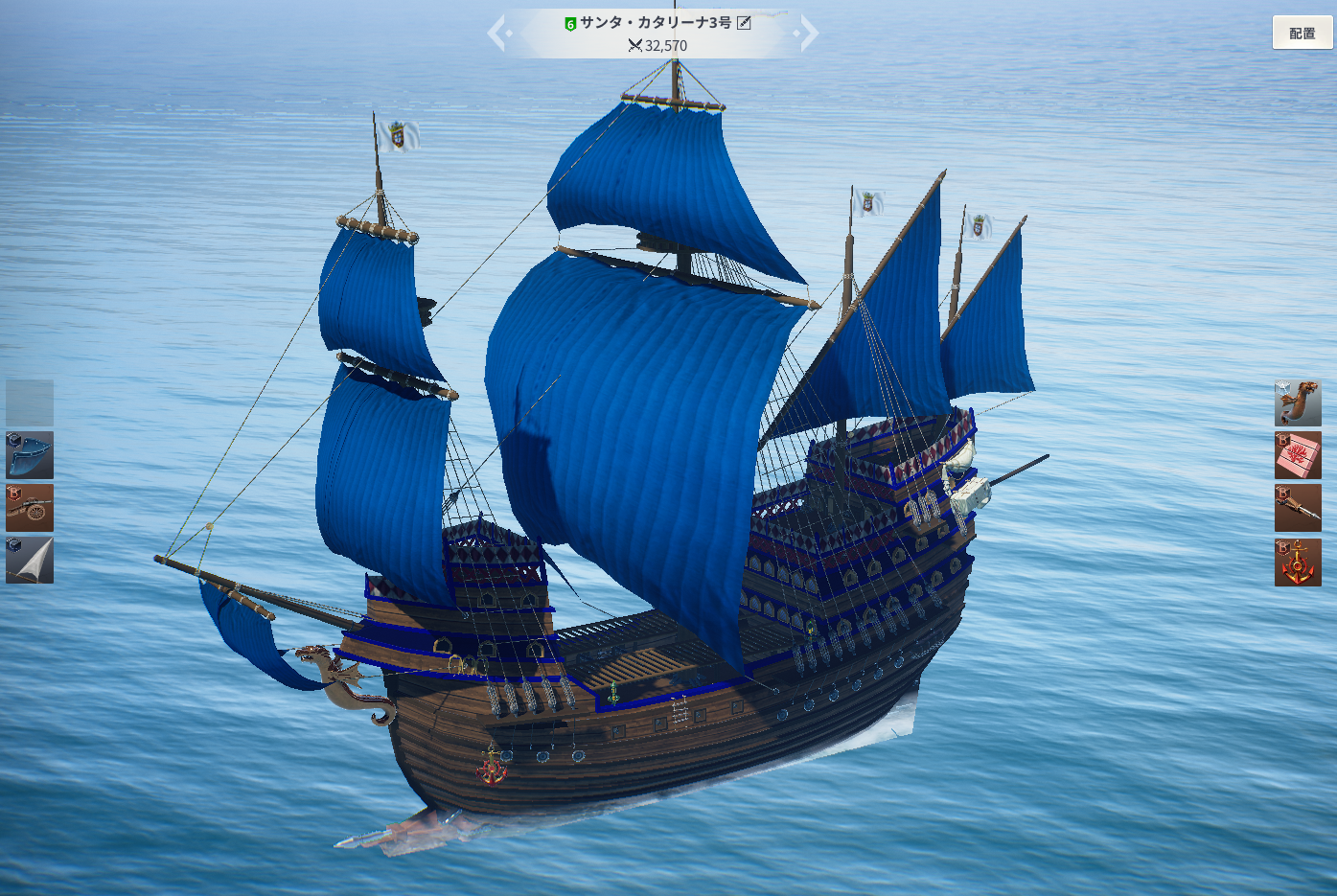Select the wheeled cannon equipment slot
1337x896 pixels.
pyautogui.click(x=30, y=508)
